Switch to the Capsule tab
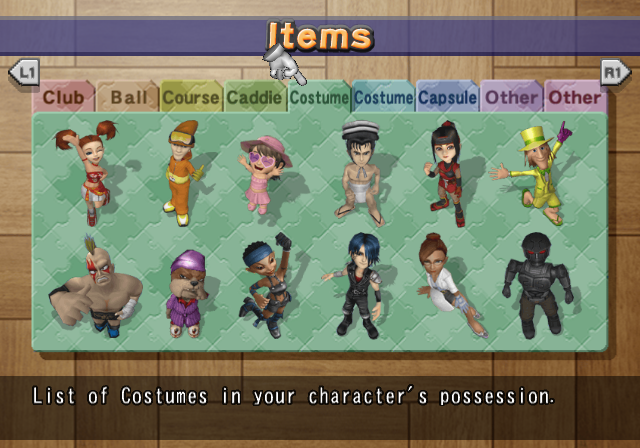Viewport: 640px width, 448px height. click(x=447, y=98)
